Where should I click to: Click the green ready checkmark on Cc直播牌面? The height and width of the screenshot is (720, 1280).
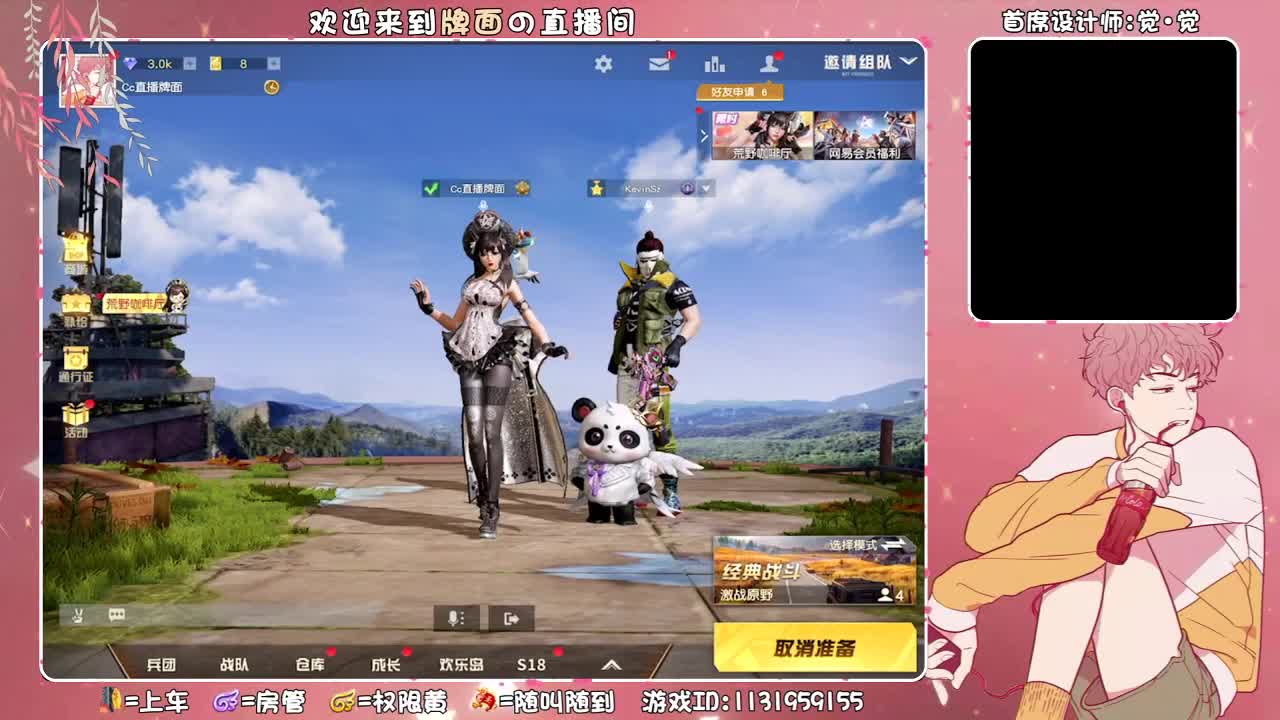pyautogui.click(x=433, y=187)
